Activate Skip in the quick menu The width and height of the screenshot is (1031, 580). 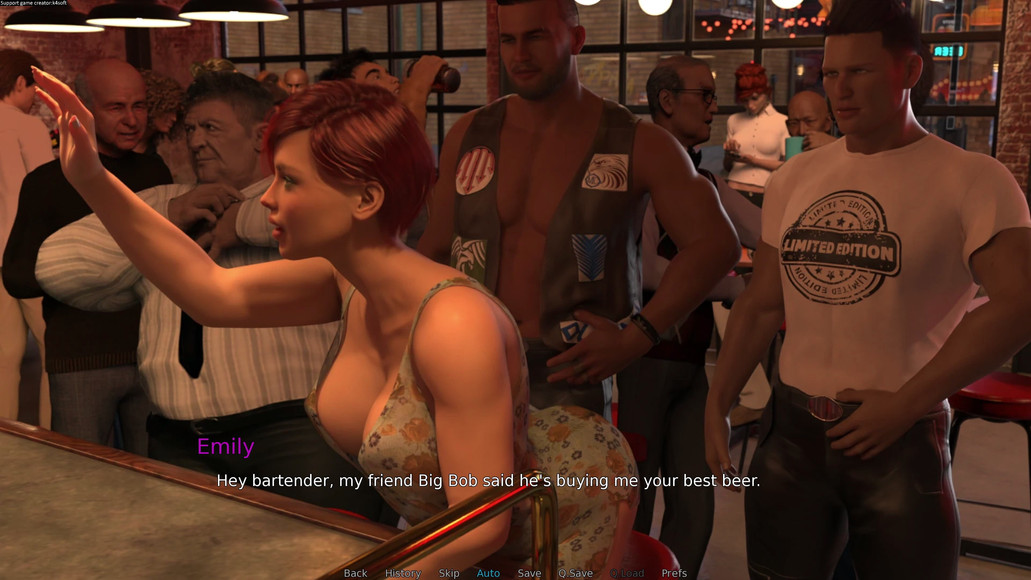click(449, 573)
